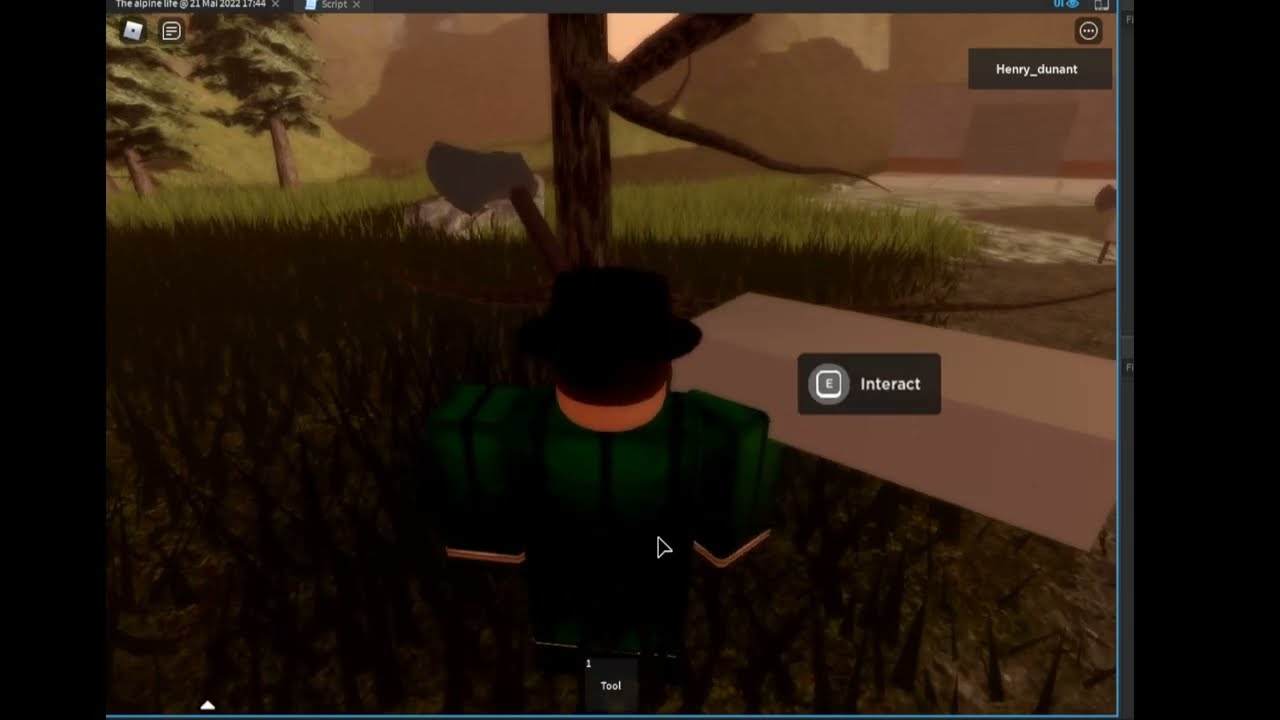The width and height of the screenshot is (1280, 720).
Task: Switch to the alpine life play session tab
Action: [x=190, y=4]
